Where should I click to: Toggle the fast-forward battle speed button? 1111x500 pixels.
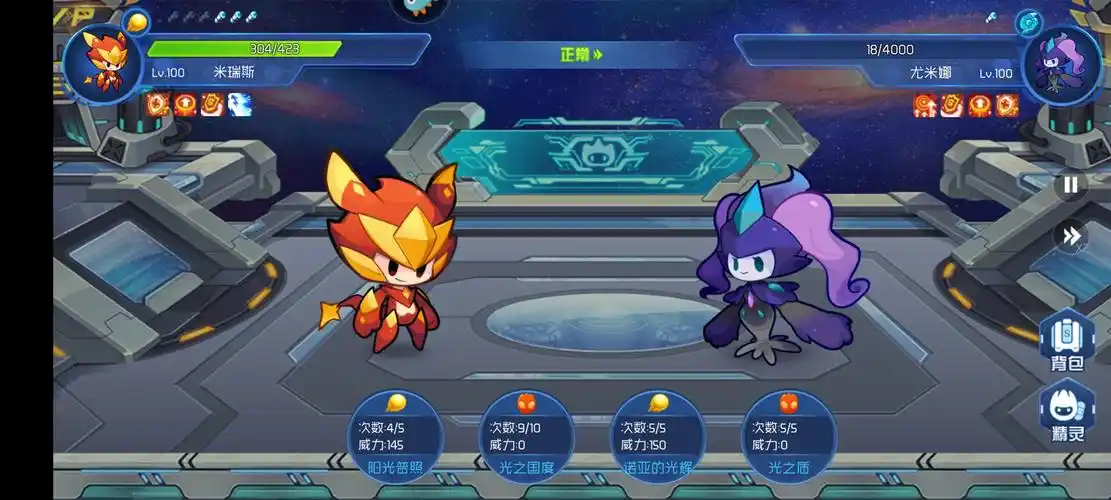1070,236
